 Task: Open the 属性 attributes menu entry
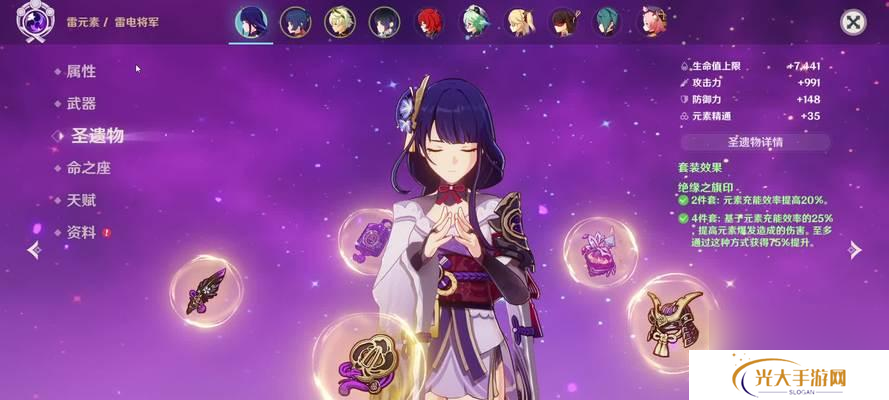(81, 71)
